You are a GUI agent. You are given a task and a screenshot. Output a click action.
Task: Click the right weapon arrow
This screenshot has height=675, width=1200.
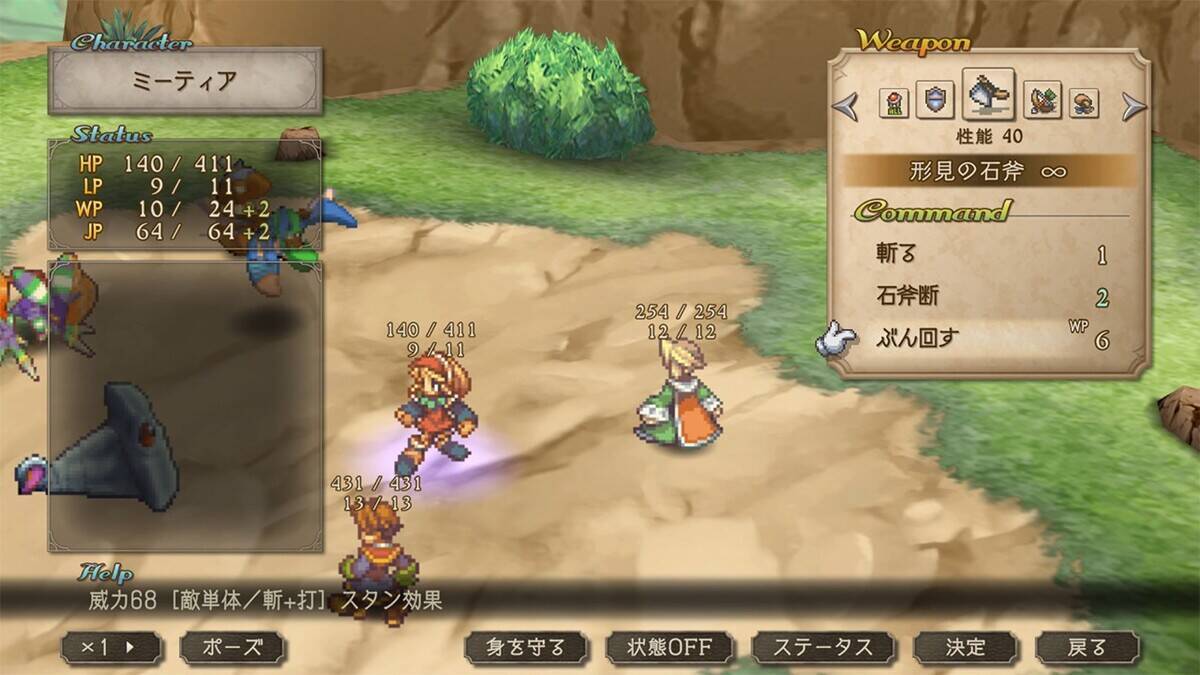click(1133, 104)
